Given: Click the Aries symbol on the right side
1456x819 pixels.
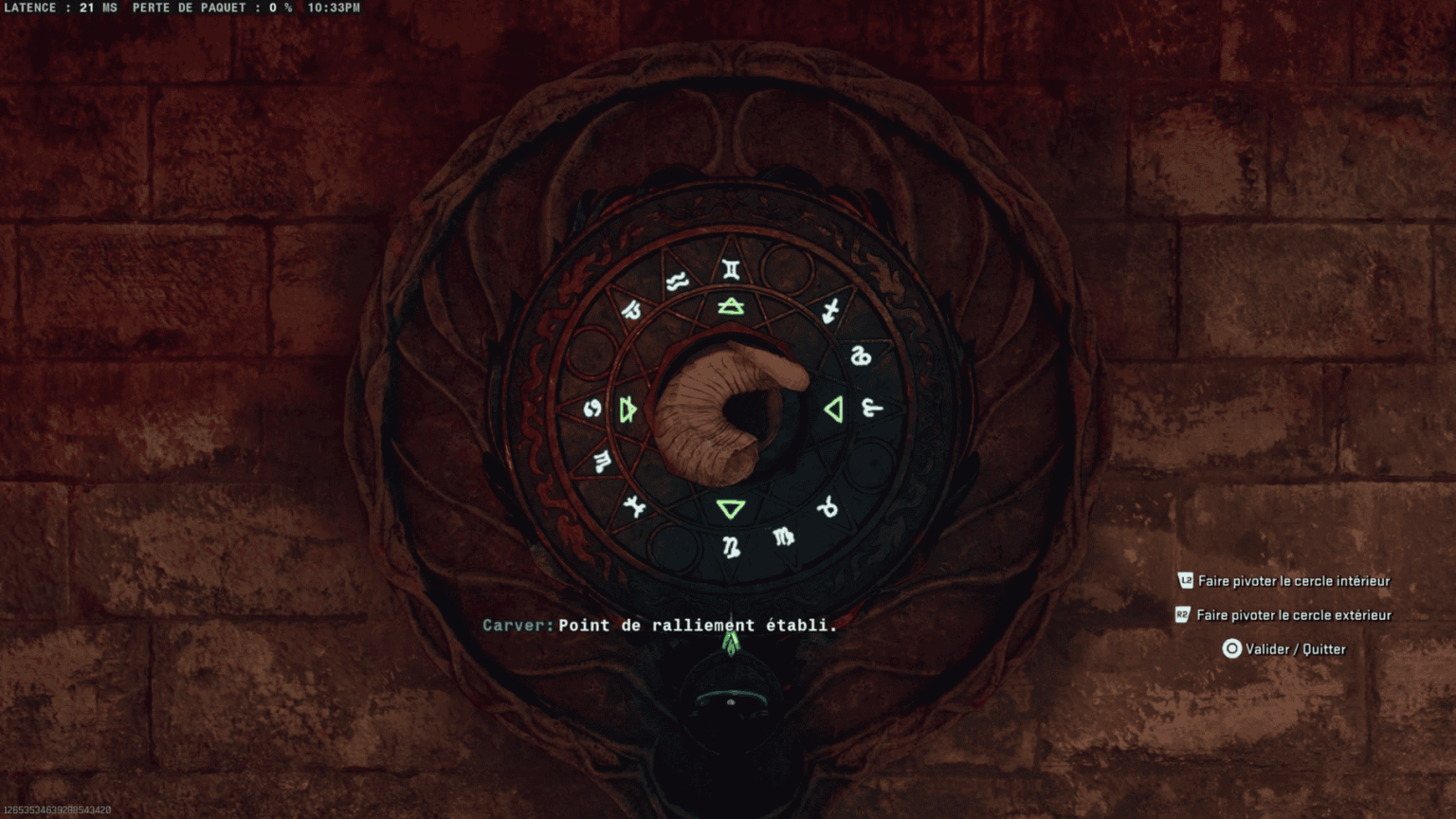Looking at the screenshot, I should pyautogui.click(x=872, y=409).
